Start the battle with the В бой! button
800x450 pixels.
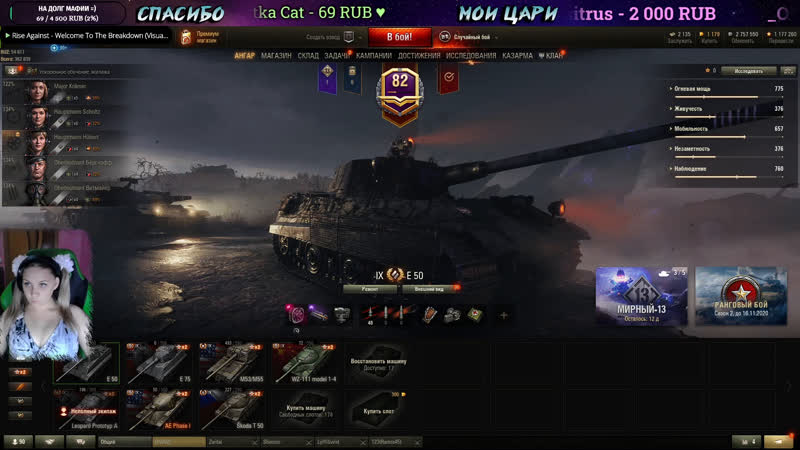click(x=400, y=37)
